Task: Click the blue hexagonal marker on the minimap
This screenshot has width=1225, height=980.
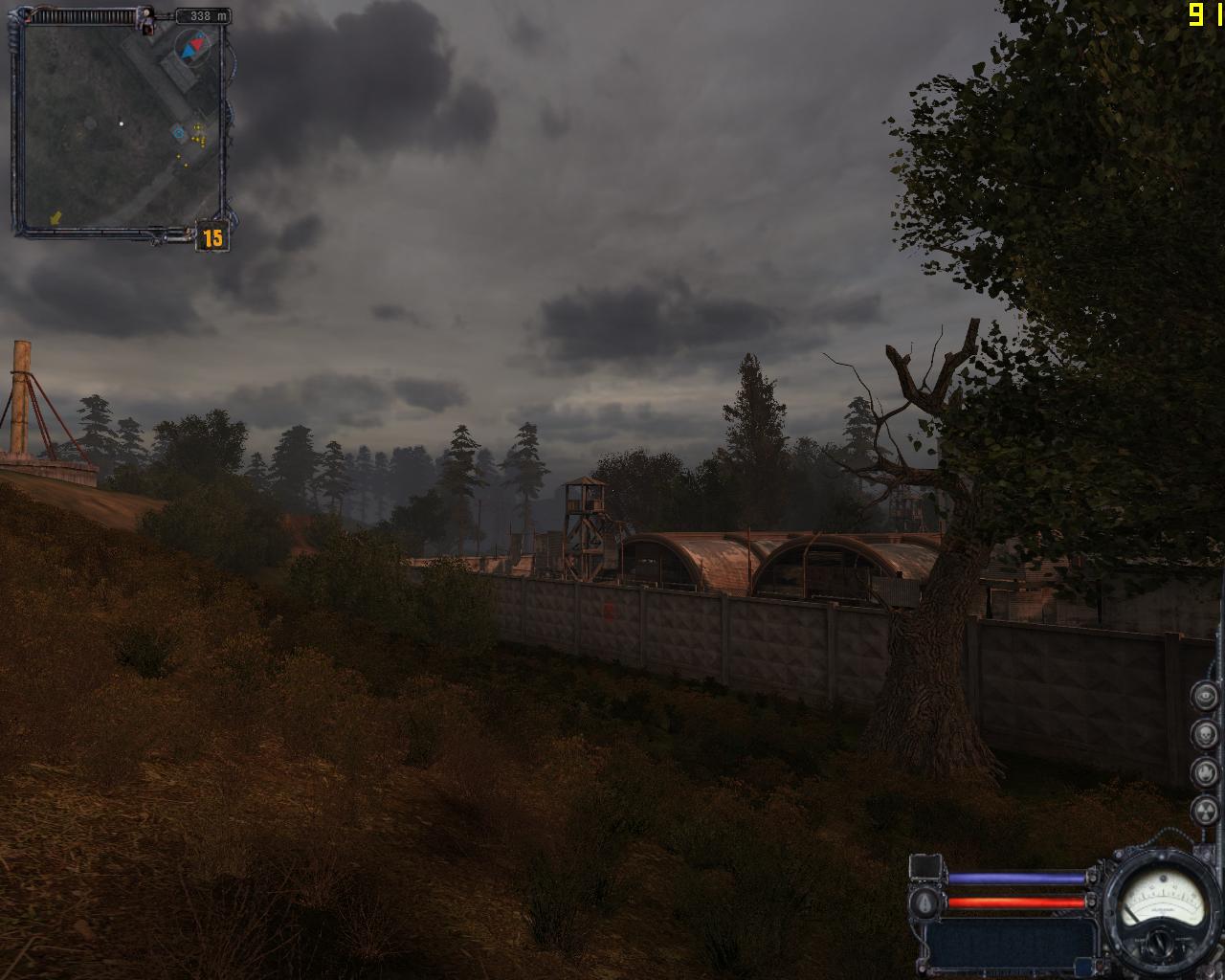Action: click(178, 131)
